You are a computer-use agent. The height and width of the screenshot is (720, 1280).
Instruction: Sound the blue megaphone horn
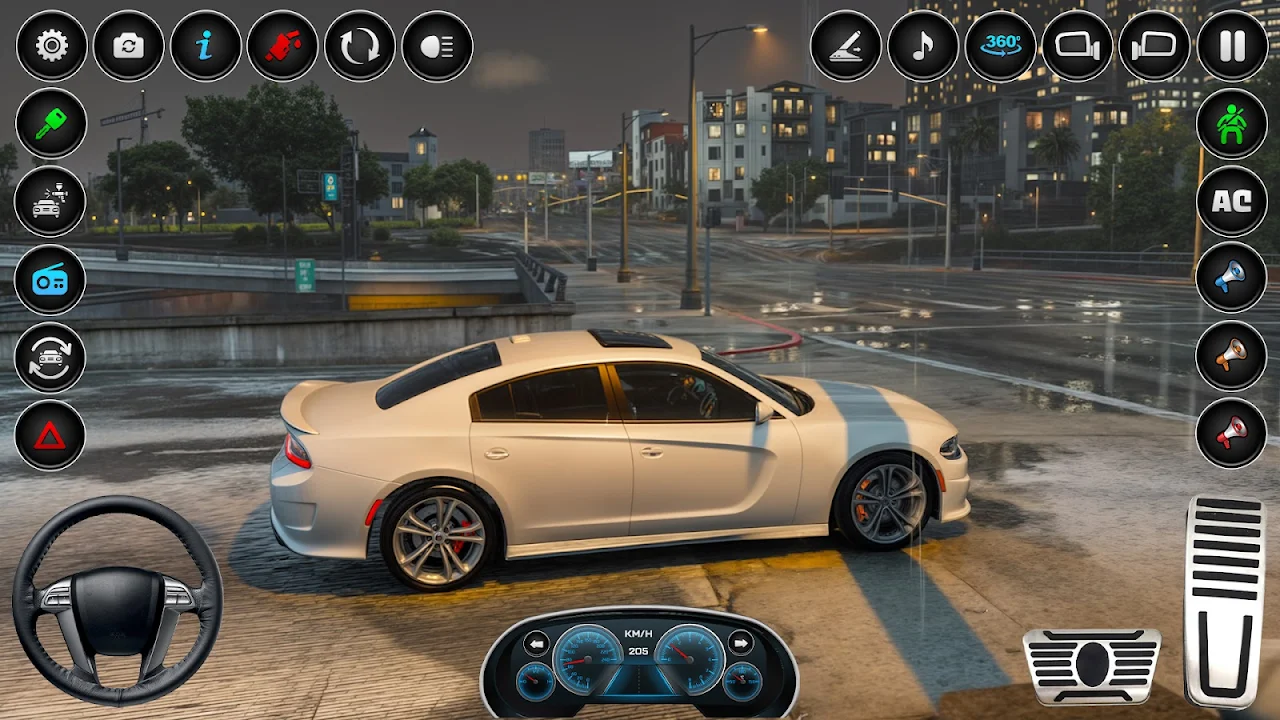point(1232,278)
